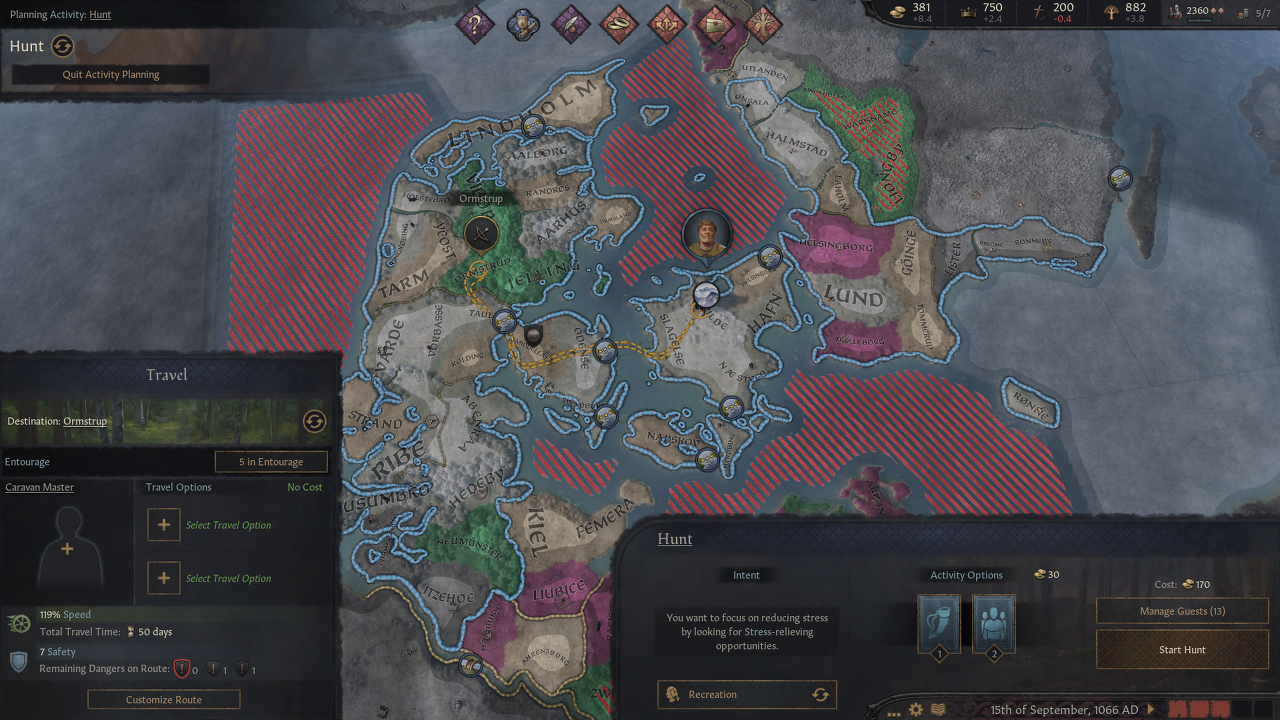The image size is (1280, 720).
Task: Open the family tree alert
Action: tap(763, 24)
